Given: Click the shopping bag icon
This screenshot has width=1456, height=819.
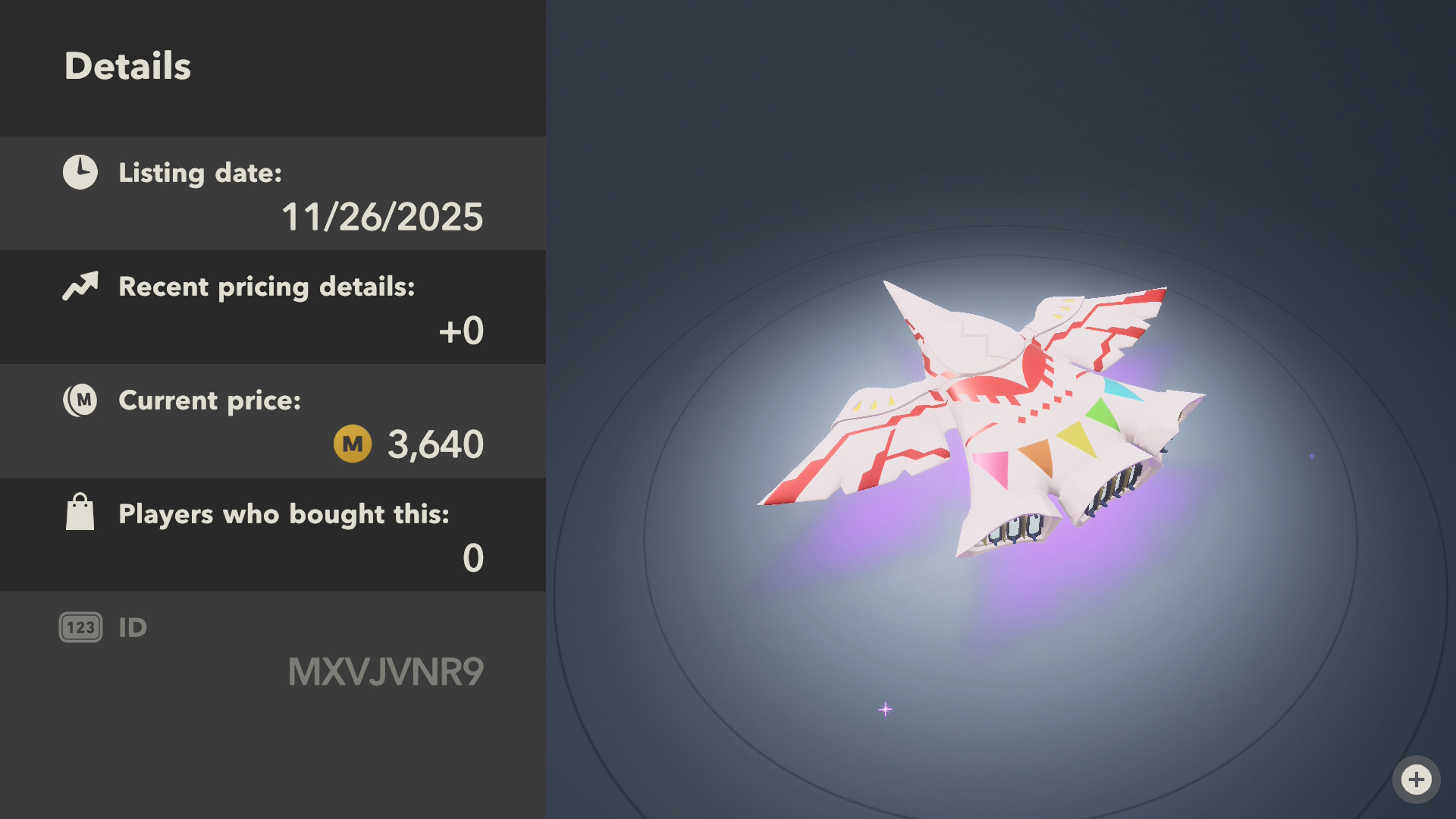Looking at the screenshot, I should click(x=80, y=512).
